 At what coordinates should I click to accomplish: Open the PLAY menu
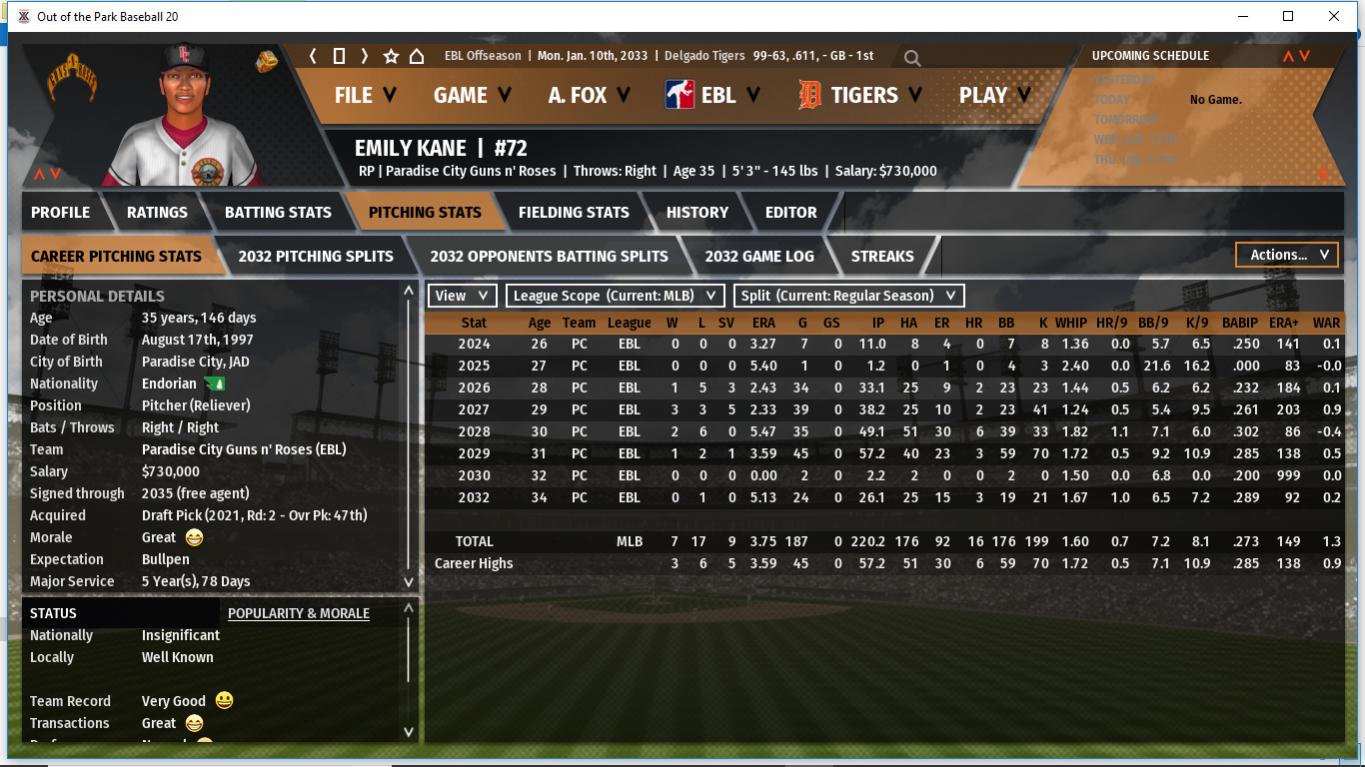995,95
